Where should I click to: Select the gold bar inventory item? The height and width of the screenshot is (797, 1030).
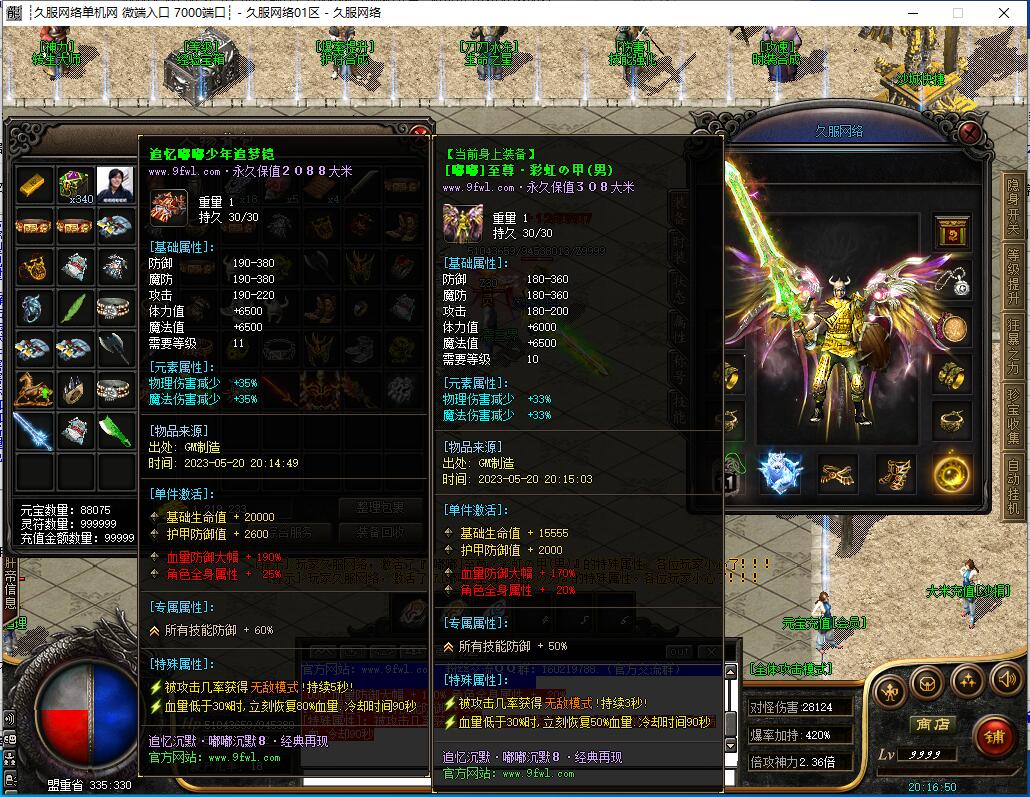[35, 186]
